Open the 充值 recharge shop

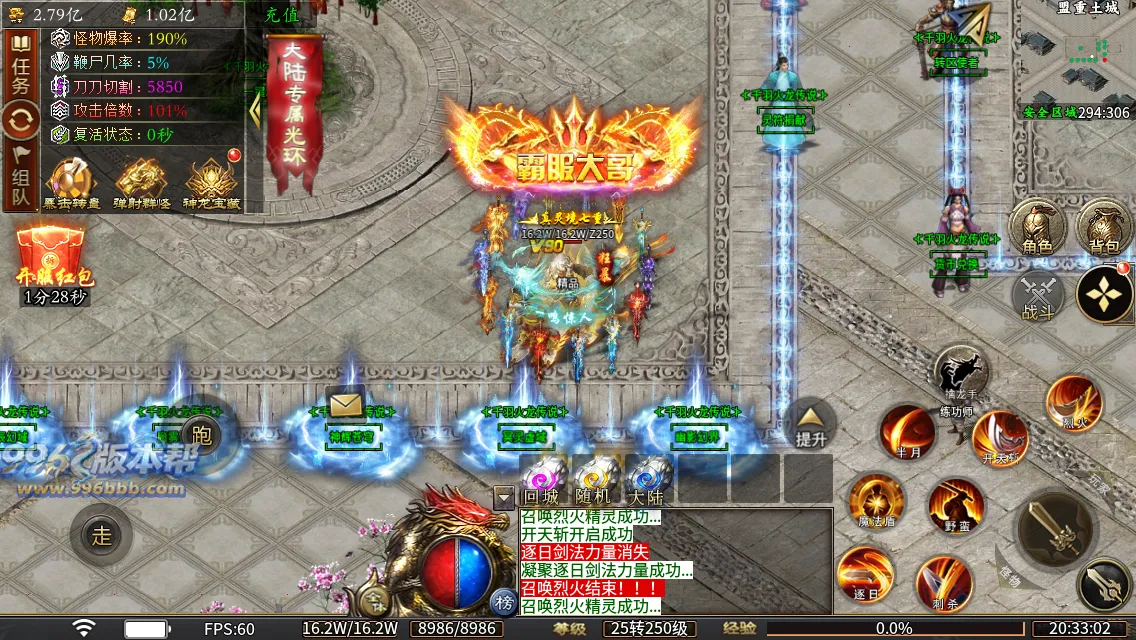click(283, 15)
